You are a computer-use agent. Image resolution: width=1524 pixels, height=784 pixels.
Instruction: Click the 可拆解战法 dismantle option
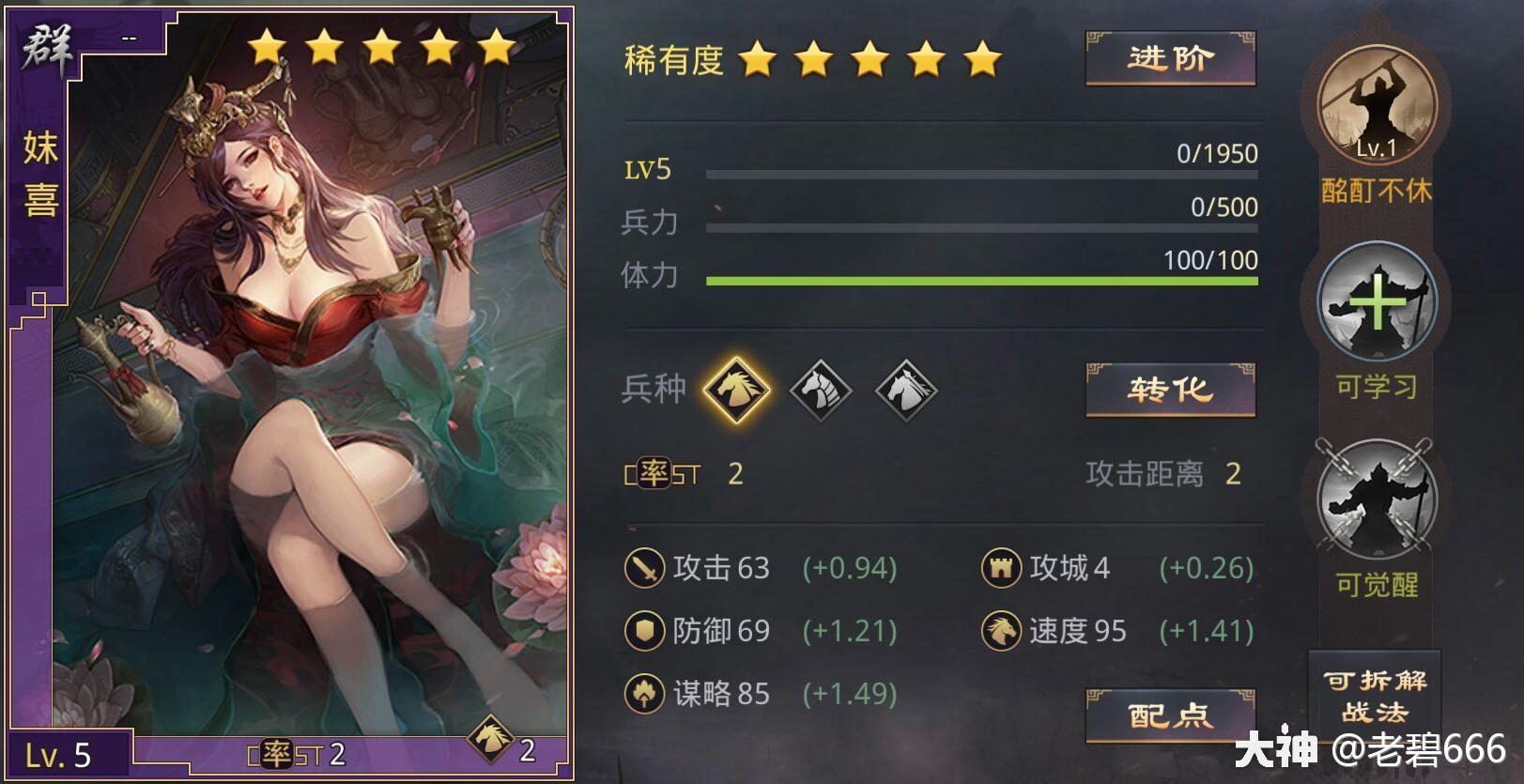click(x=1374, y=693)
